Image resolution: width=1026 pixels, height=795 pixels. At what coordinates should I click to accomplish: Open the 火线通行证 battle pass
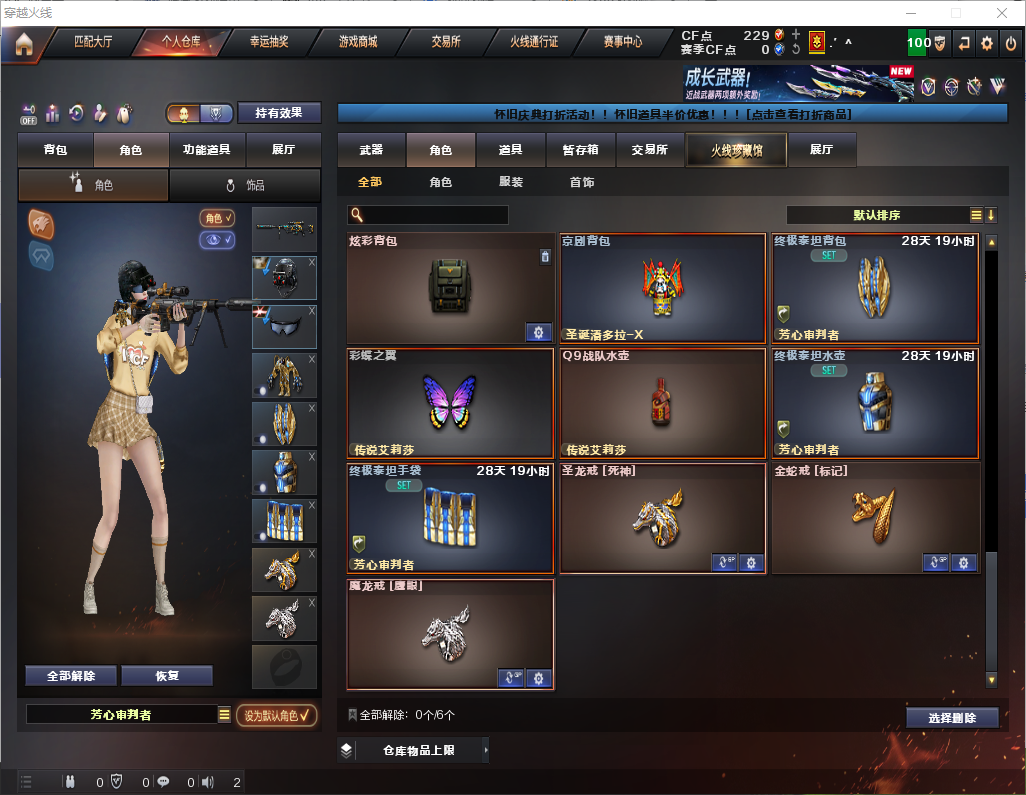534,43
